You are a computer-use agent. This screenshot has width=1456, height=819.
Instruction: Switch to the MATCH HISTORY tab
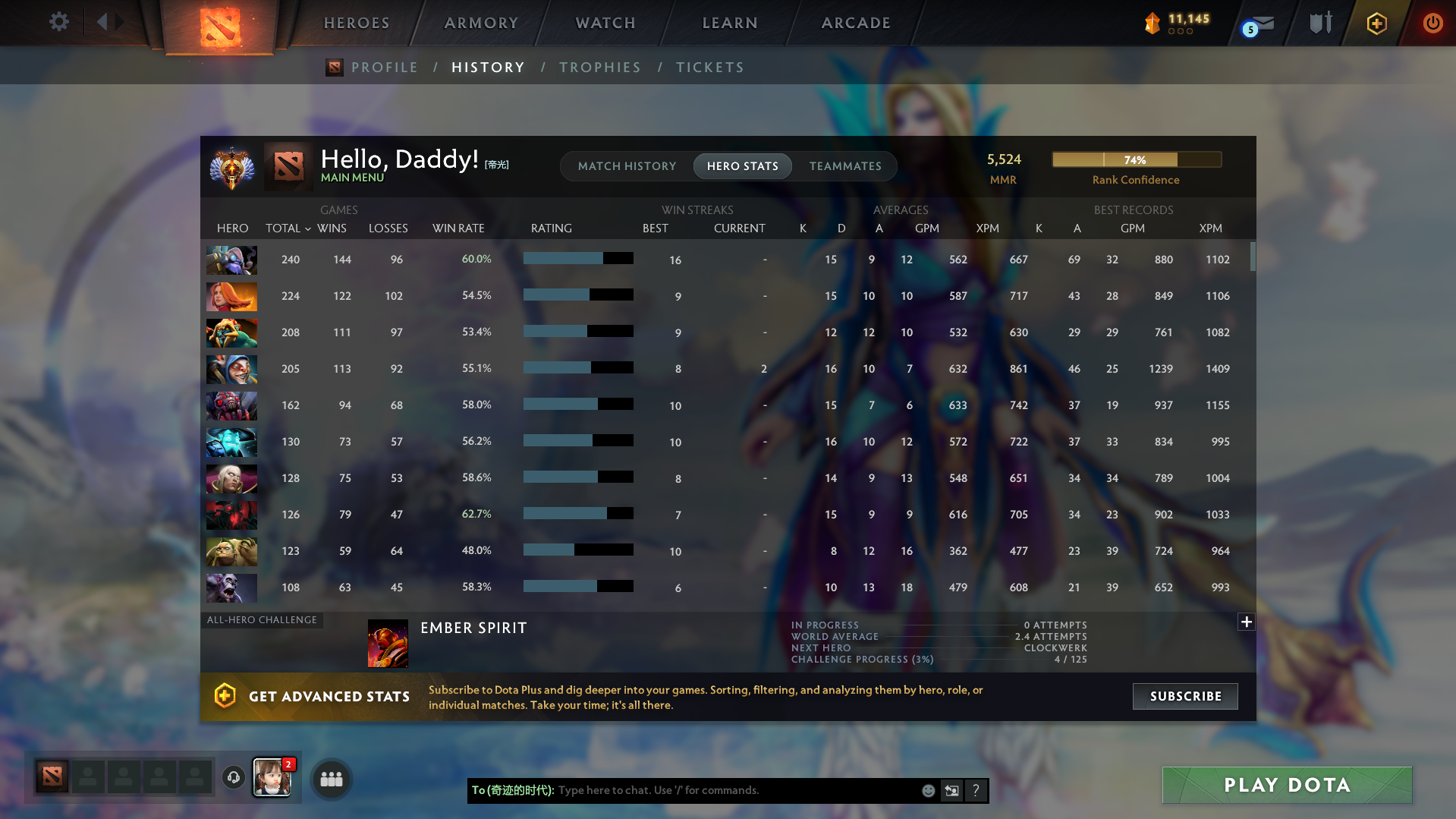[627, 165]
